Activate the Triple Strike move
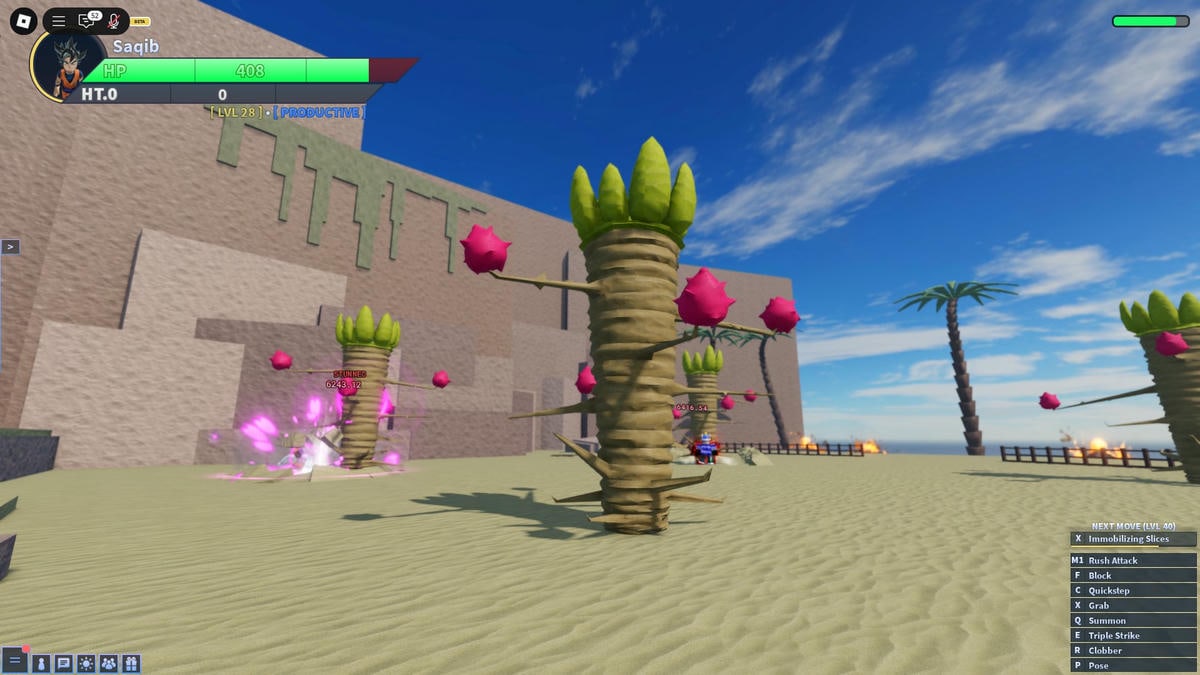The image size is (1200, 675). (1133, 636)
